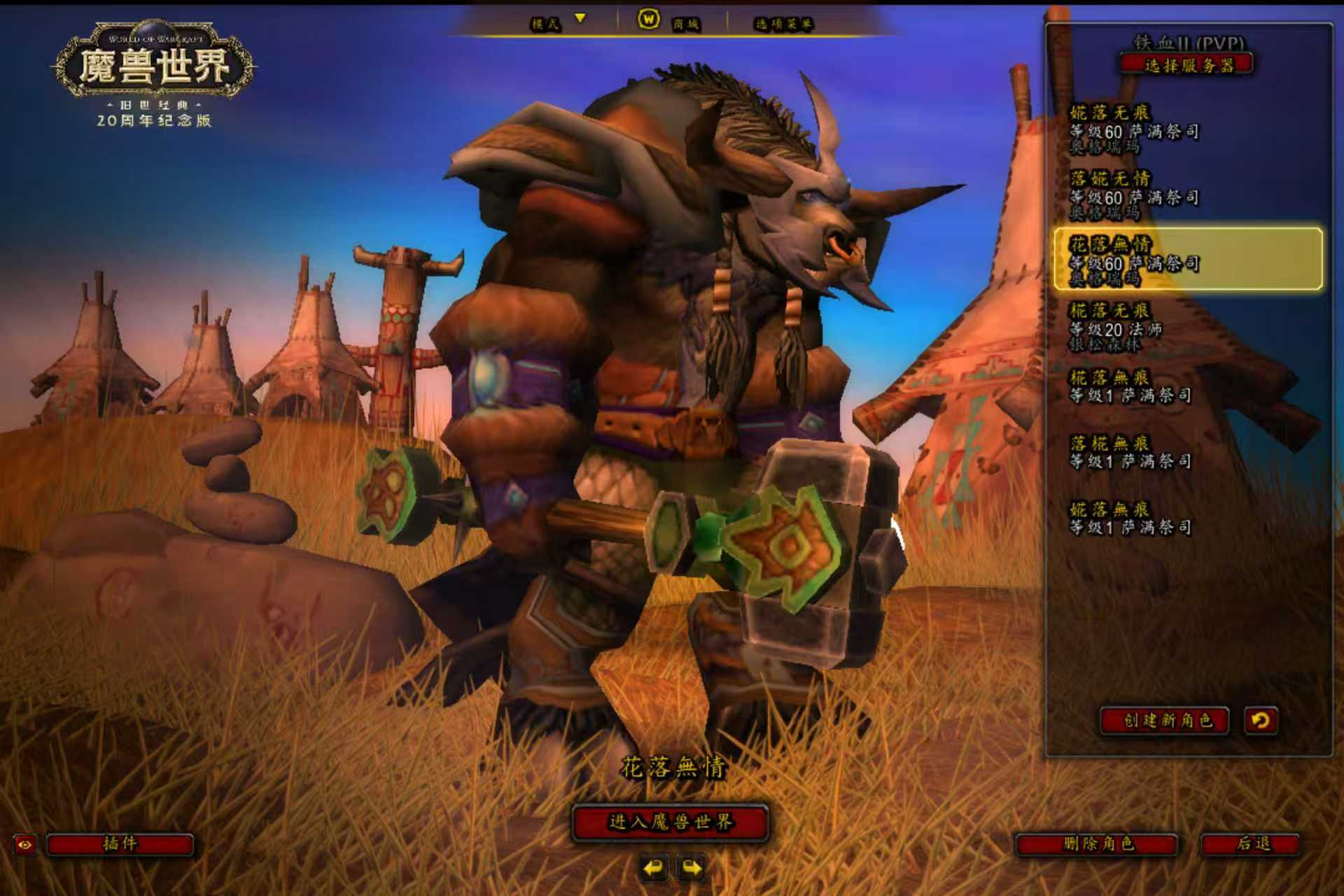
Task: Rotate character with the left arrow button
Action: click(x=653, y=869)
